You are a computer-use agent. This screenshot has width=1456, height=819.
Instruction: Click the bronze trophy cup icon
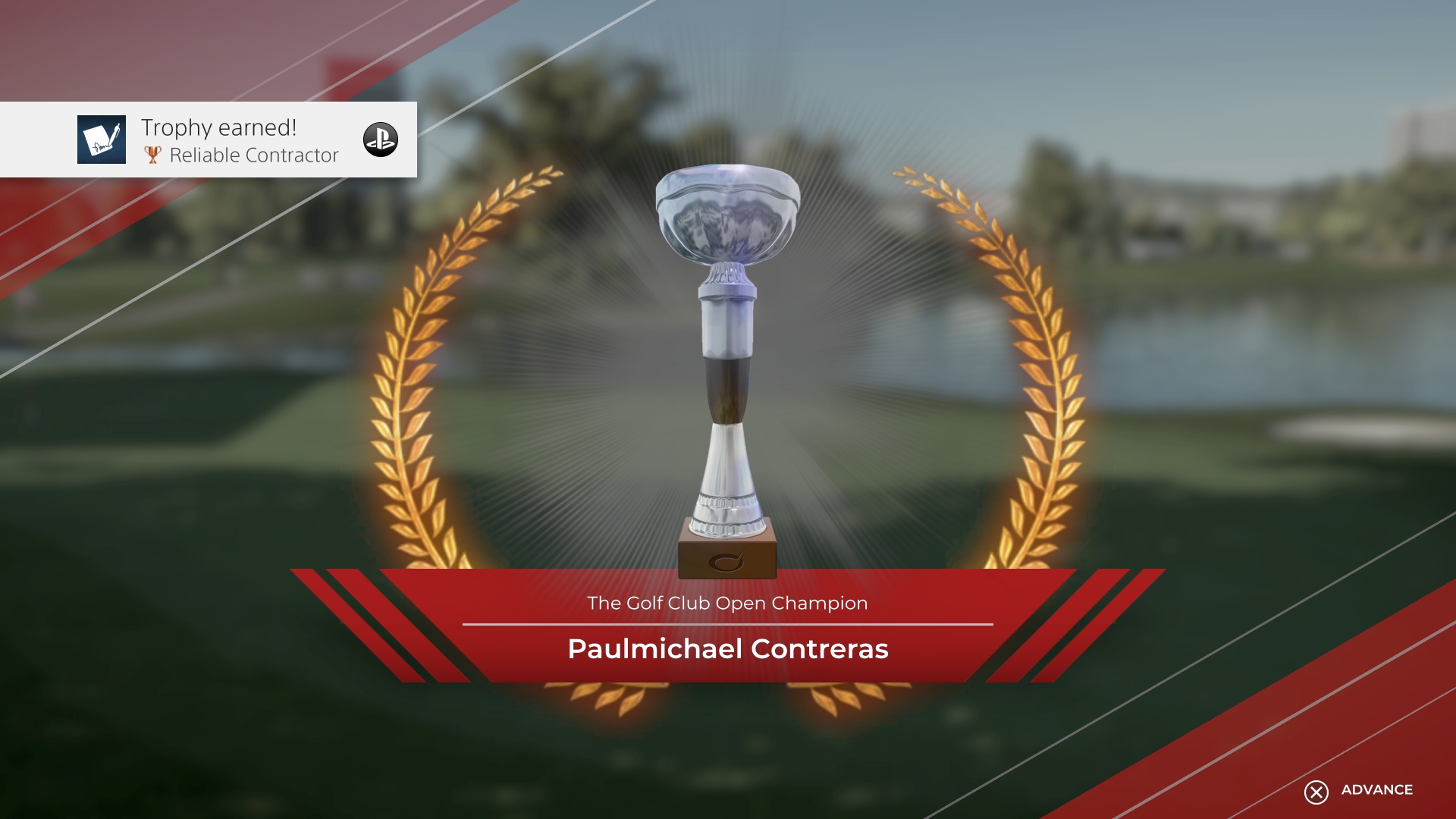coord(154,155)
